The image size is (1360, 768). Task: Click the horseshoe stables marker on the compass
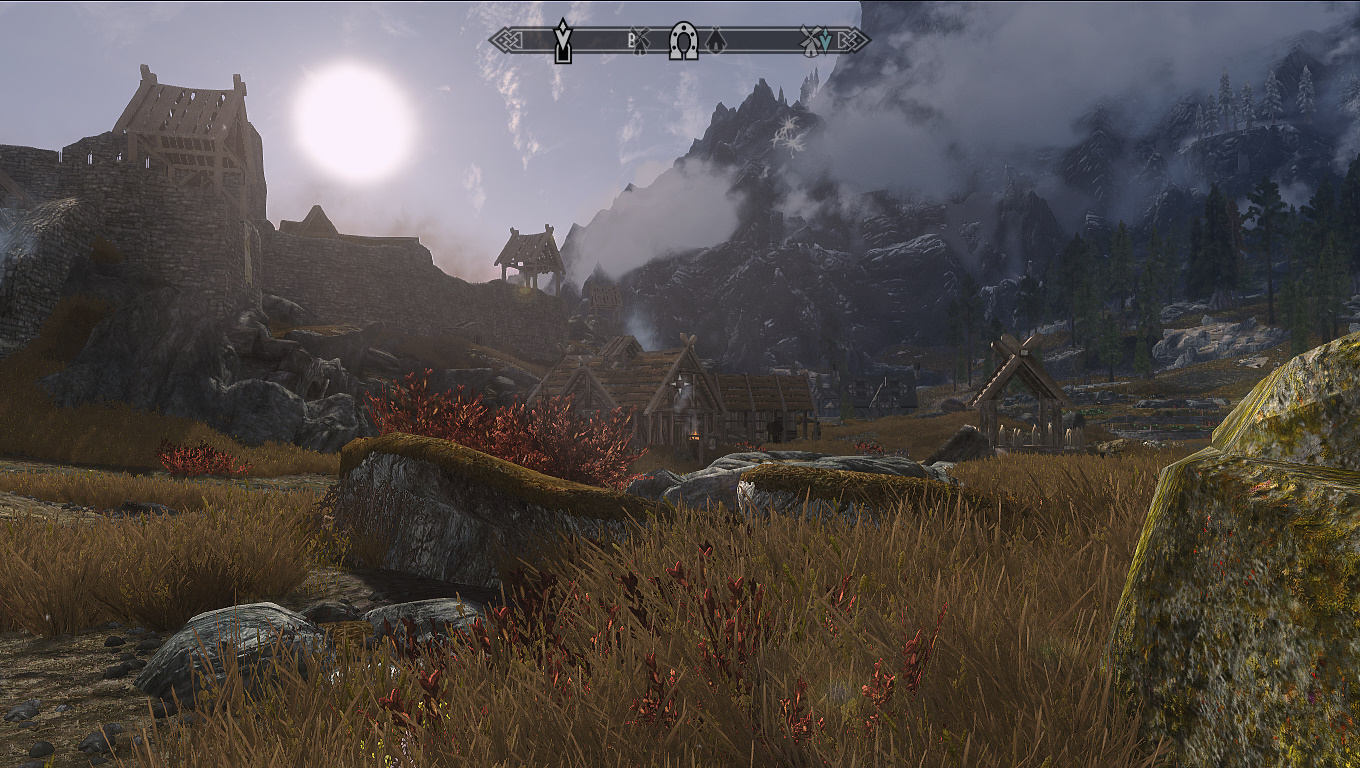[x=683, y=41]
